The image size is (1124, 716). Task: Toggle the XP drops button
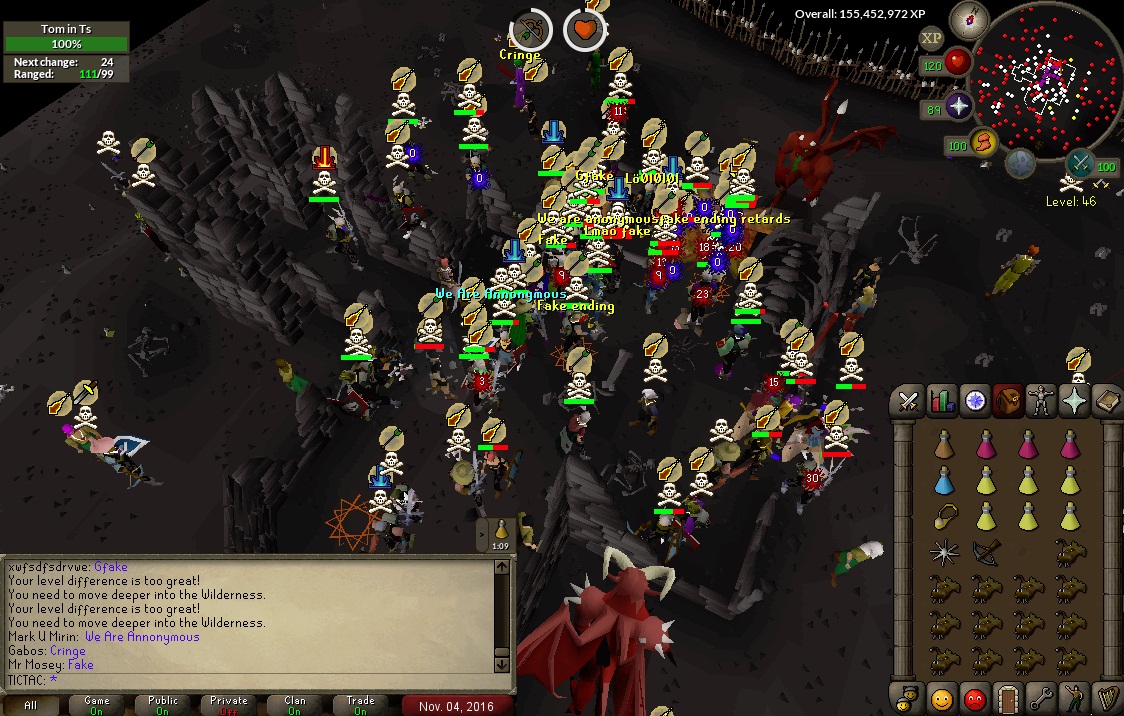(x=931, y=38)
